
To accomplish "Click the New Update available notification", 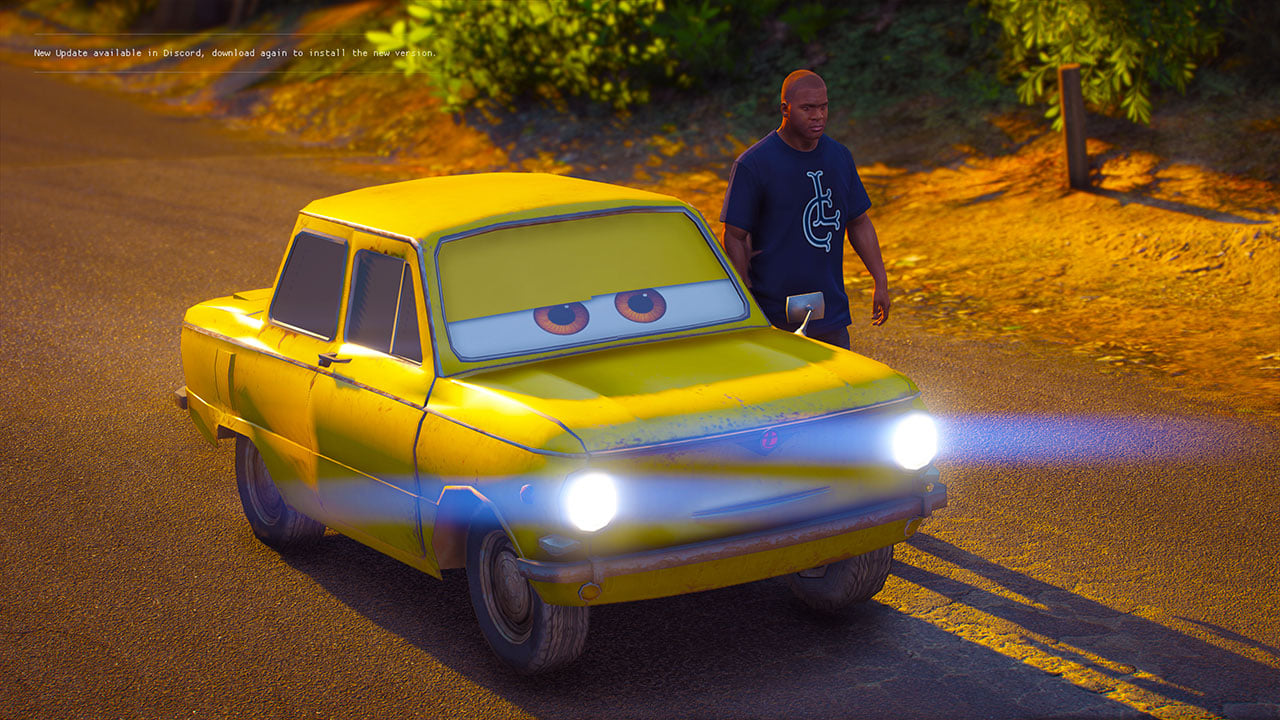I will (235, 53).
